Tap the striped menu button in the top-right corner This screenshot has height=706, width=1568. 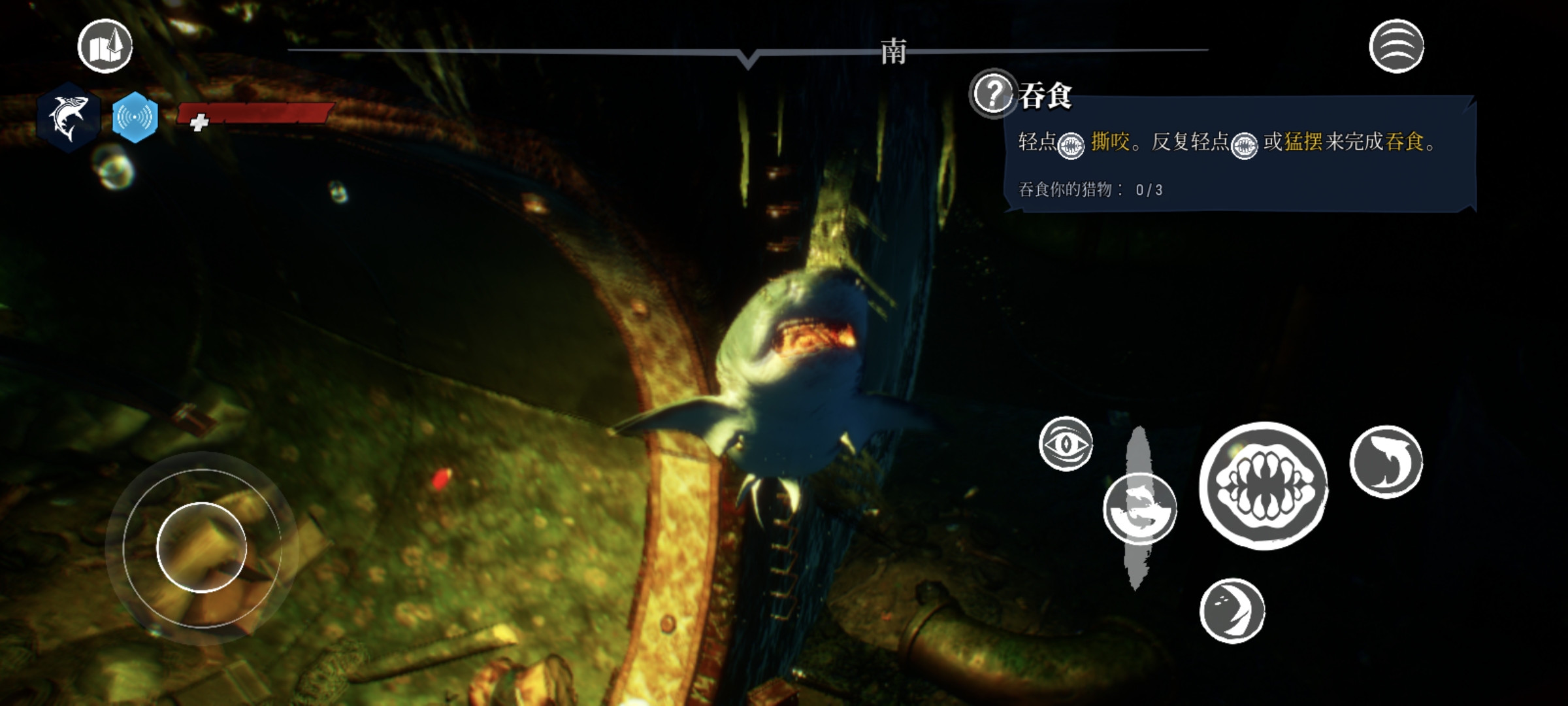click(x=1396, y=46)
